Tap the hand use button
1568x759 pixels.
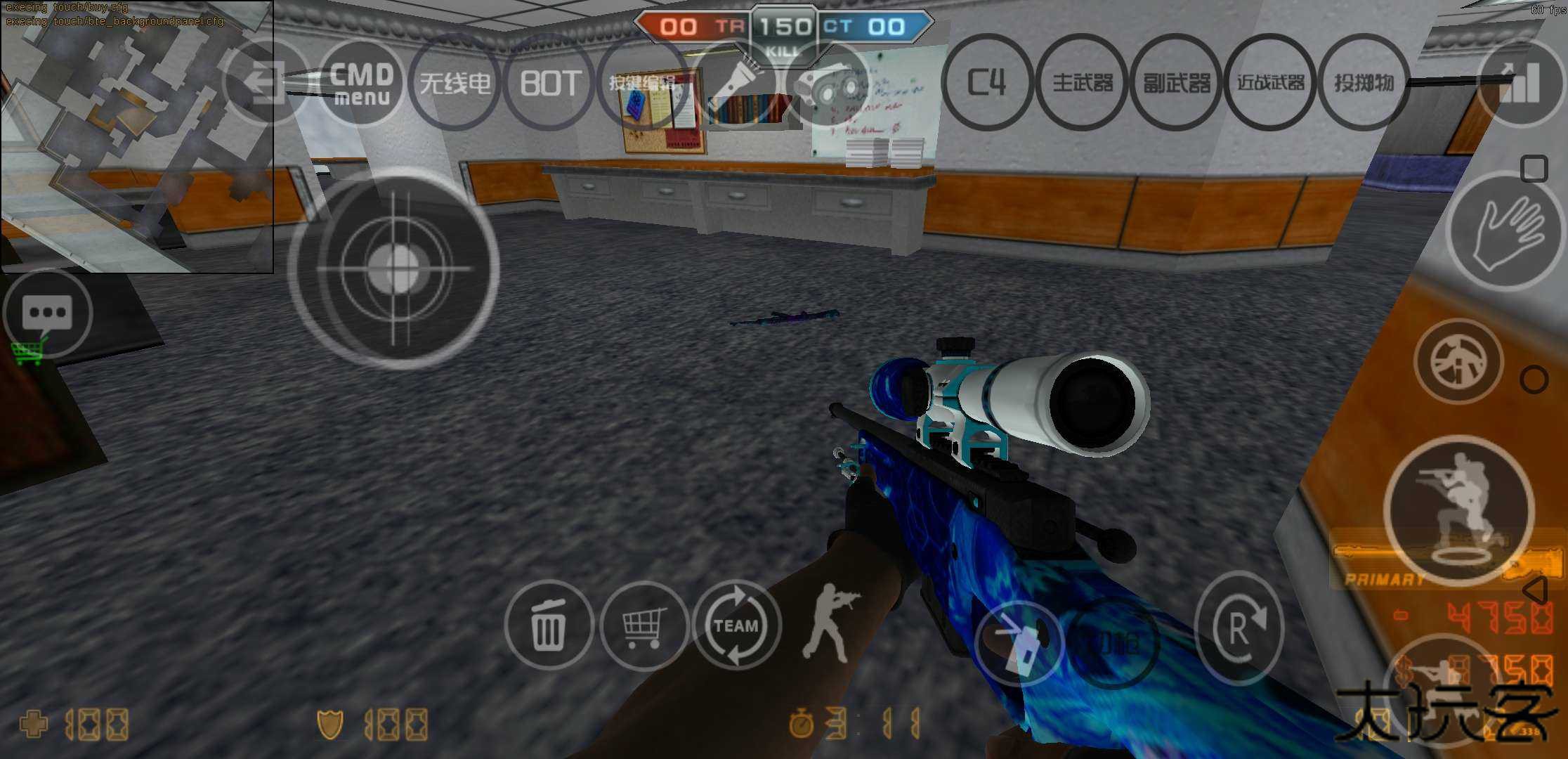1505,232
